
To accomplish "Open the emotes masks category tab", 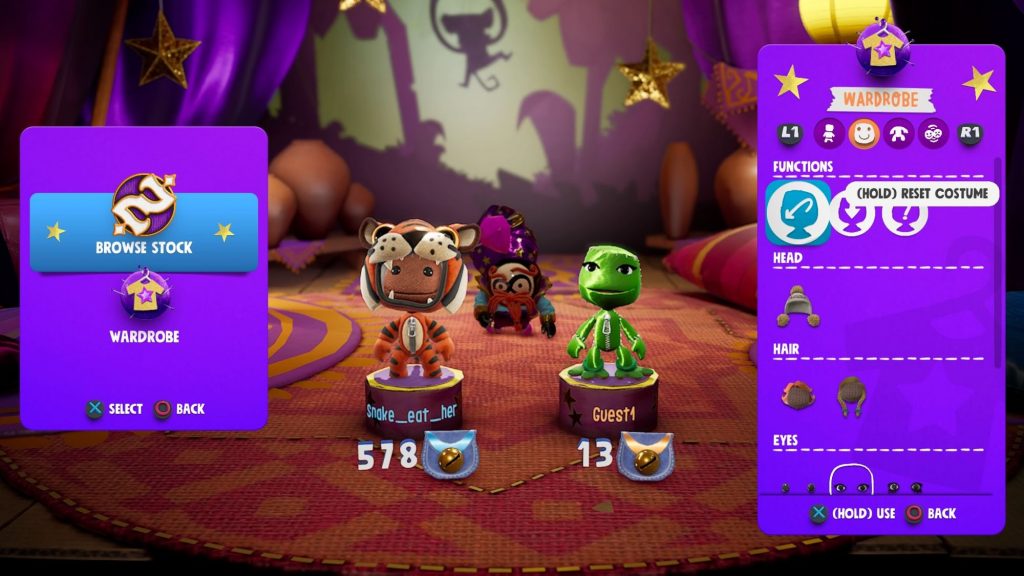I will tap(933, 133).
